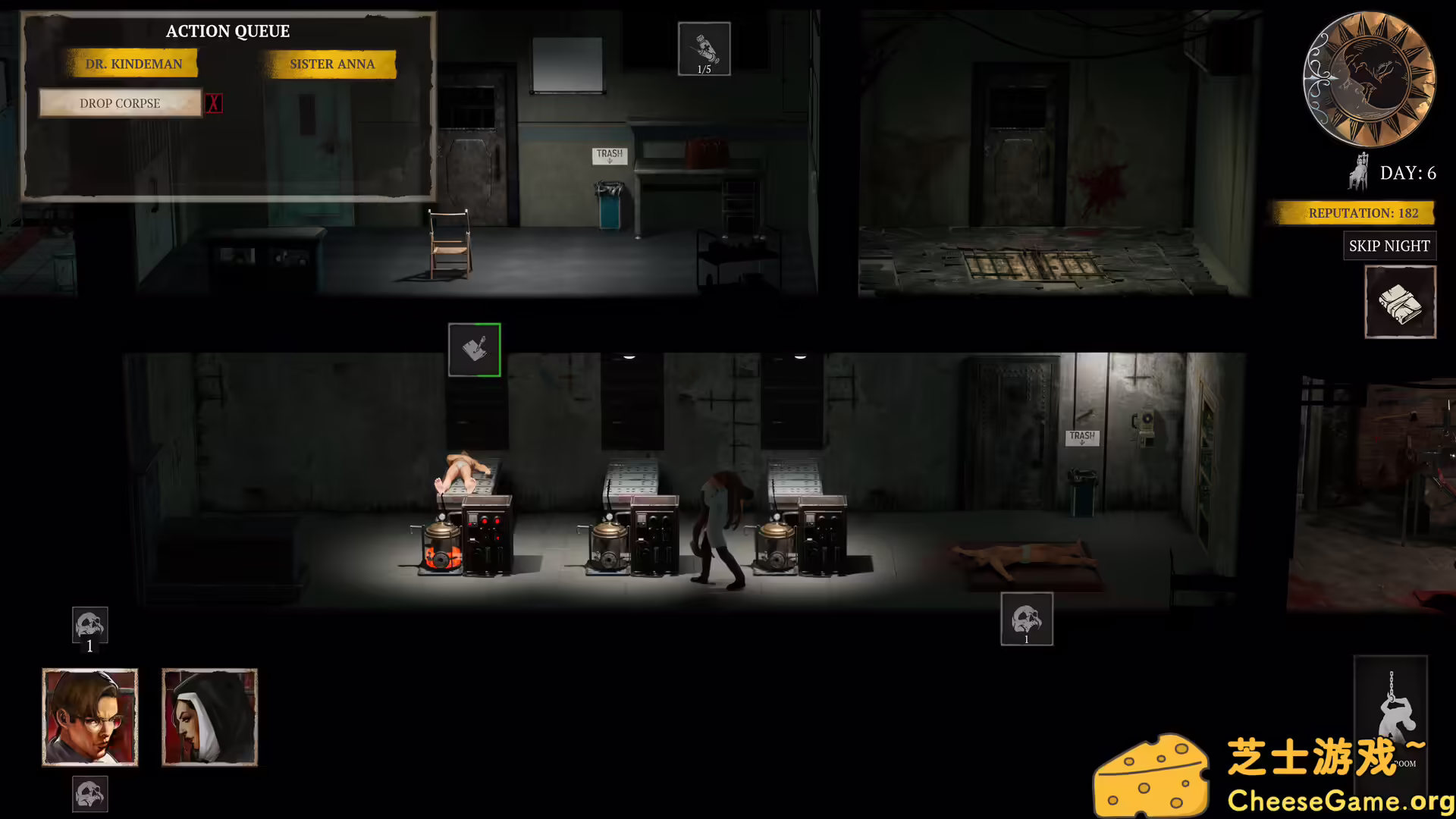Click the lower skull icon under the doctor portrait
Screen dimensions: 1456x819
tap(89, 794)
